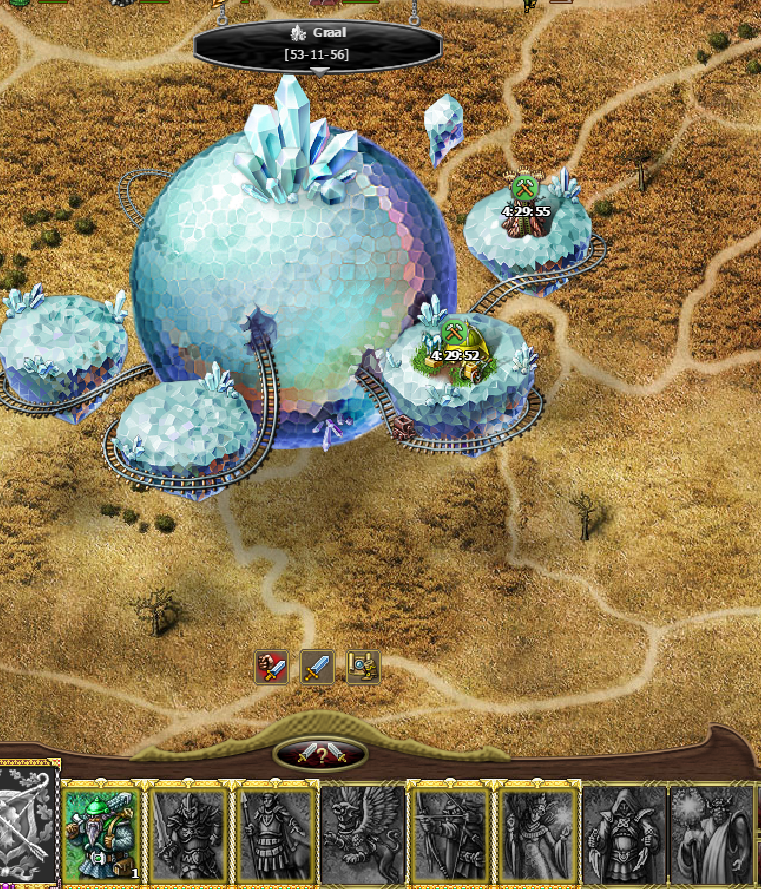Click the construction hammer icon reading 4:29:55
This screenshot has width=761, height=889.
point(525,188)
